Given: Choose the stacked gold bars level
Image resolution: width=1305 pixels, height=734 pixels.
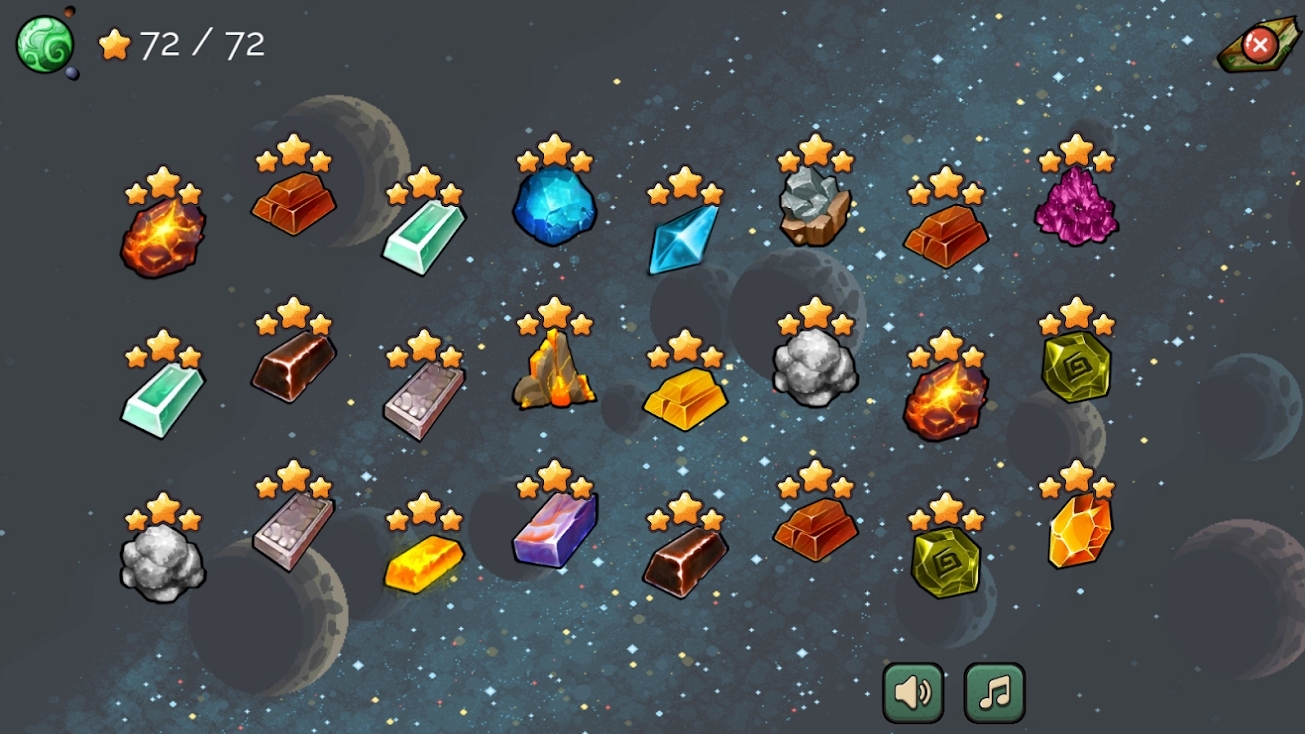Looking at the screenshot, I should [x=685, y=399].
